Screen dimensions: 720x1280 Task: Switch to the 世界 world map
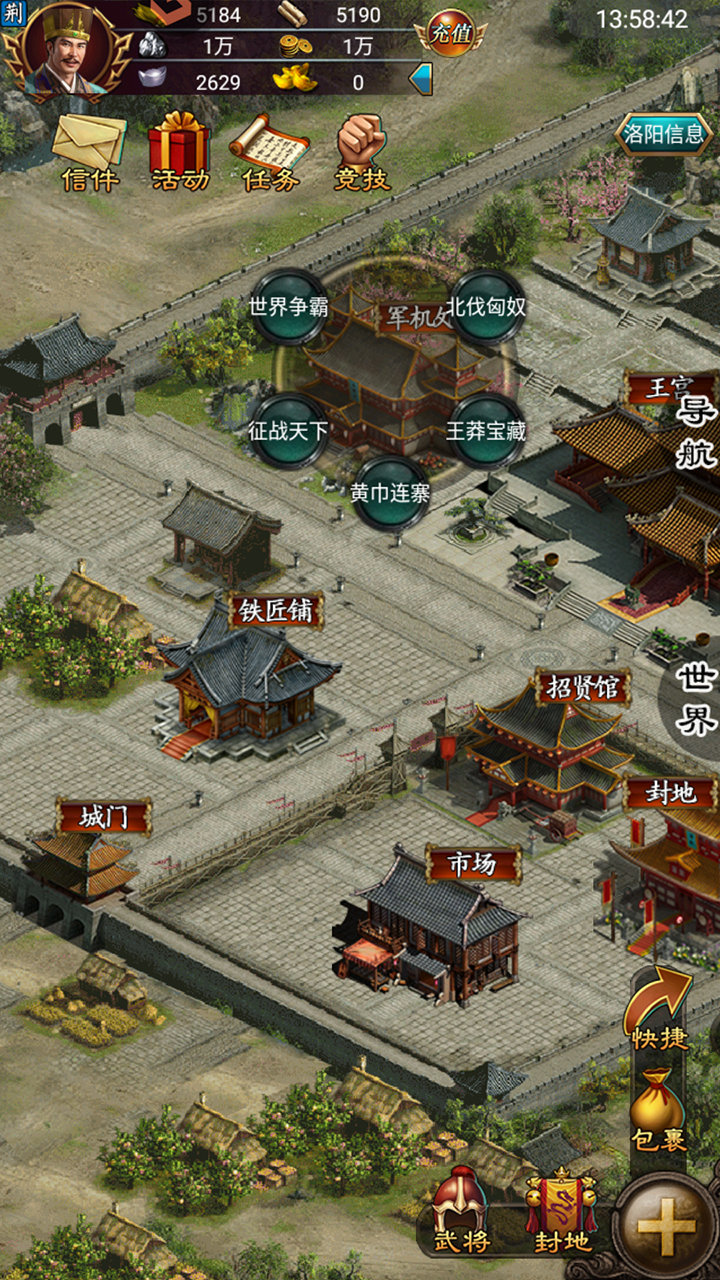[x=697, y=697]
